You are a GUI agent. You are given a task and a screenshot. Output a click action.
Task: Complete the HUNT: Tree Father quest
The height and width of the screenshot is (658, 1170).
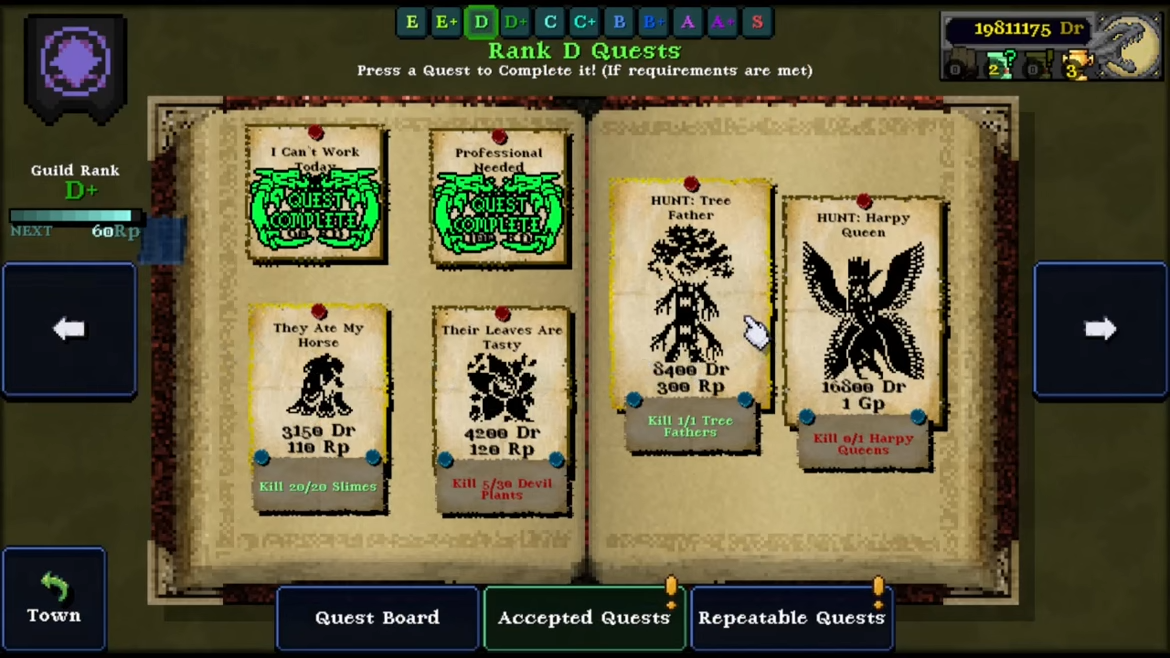coord(691,300)
